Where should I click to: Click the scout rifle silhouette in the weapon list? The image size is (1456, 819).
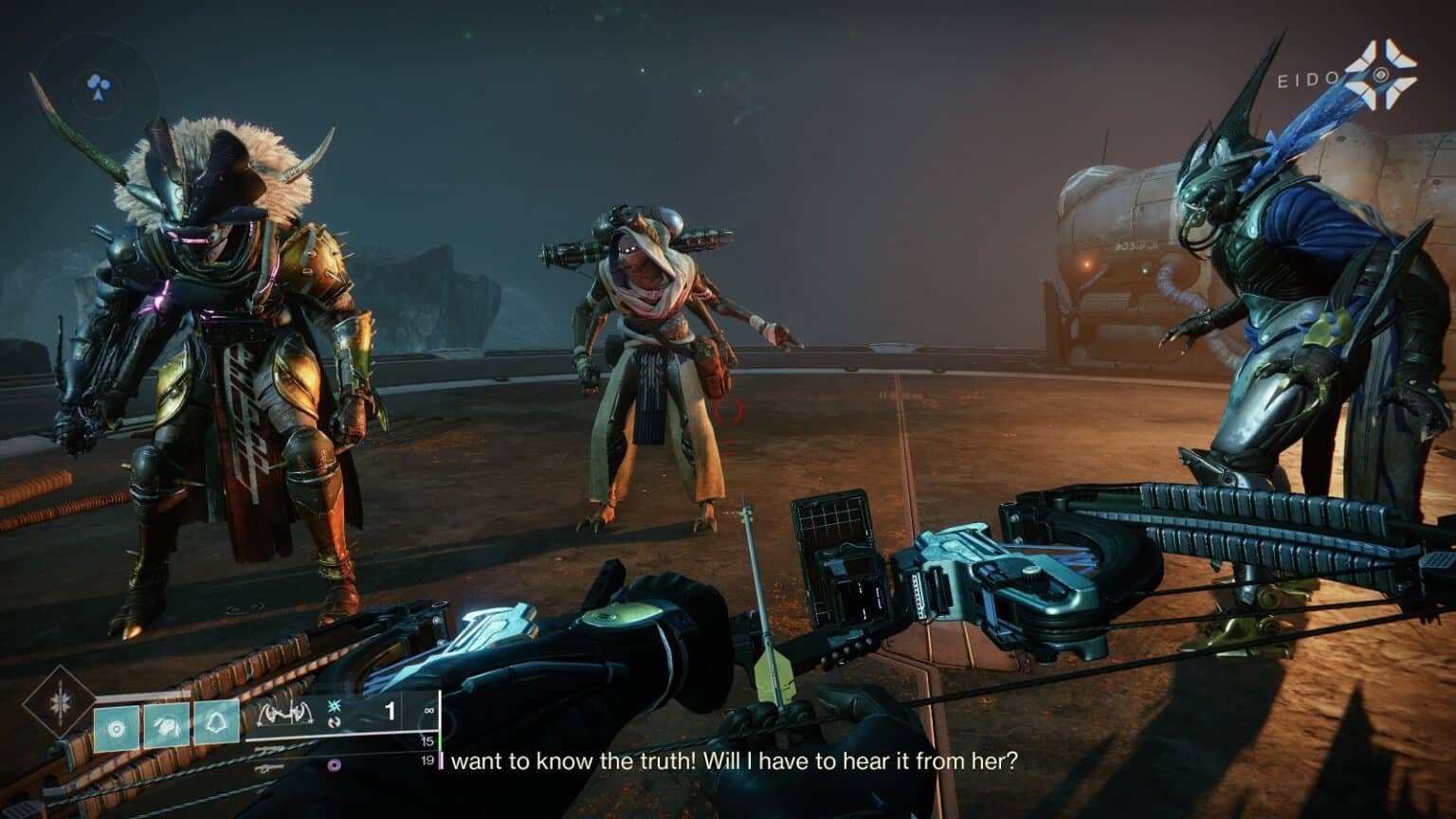(270, 749)
